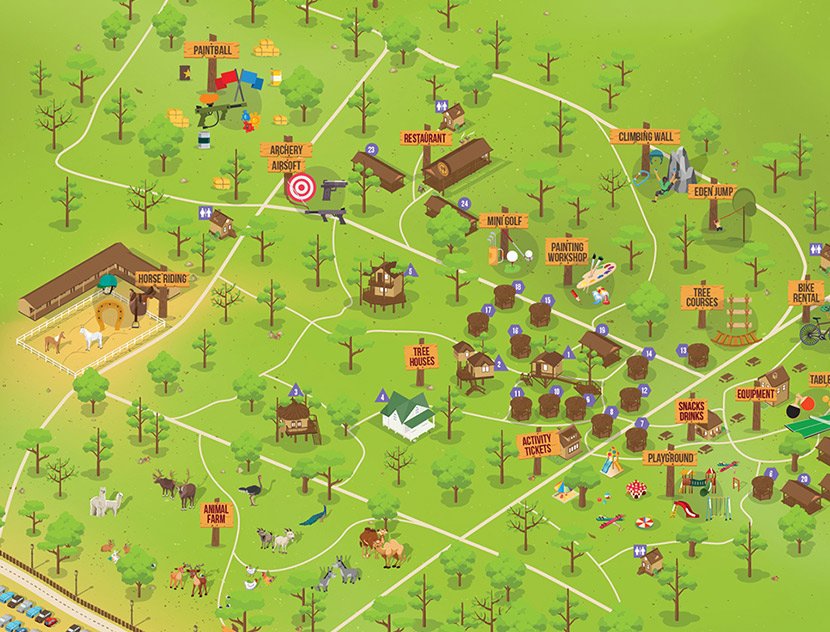Viewport: 830px width, 632px height.
Task: Open the Archery Airsoft sign
Action: tap(287, 157)
